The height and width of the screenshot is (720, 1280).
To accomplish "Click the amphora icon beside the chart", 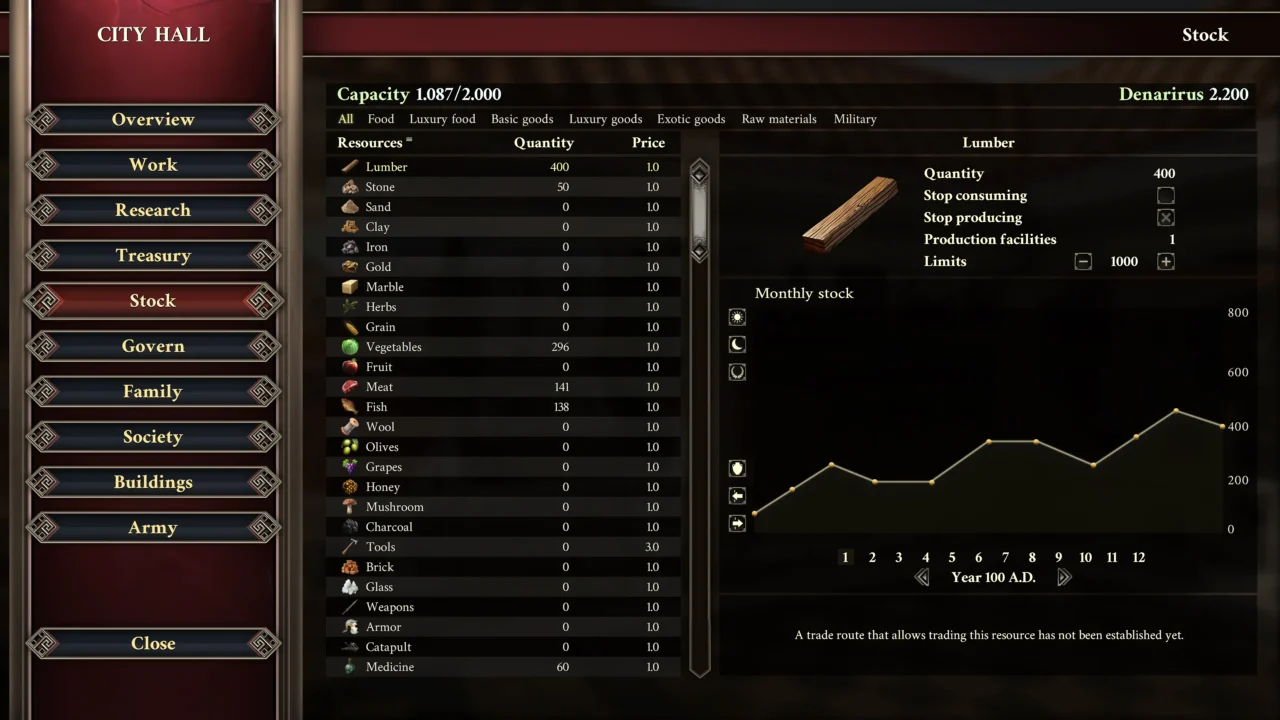I will pos(737,467).
